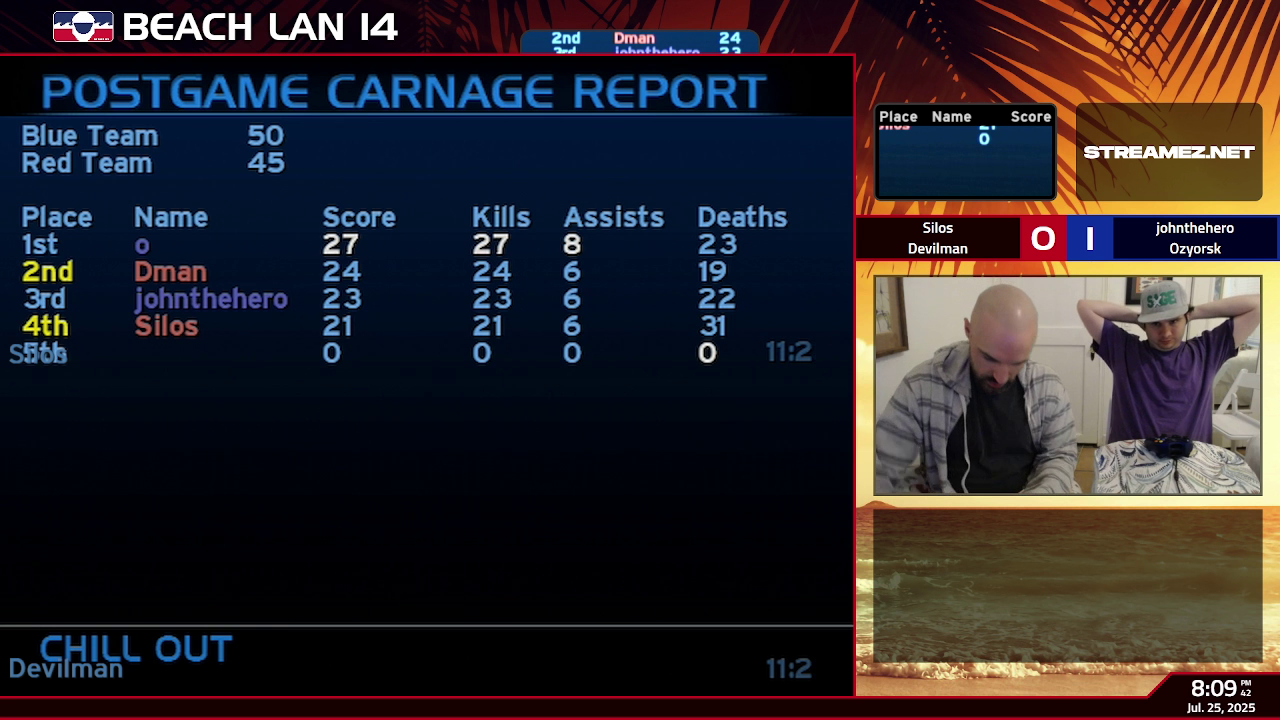This screenshot has width=1280, height=720.
Task: Click the players webcam feed thumbnail
Action: (x=1066, y=386)
